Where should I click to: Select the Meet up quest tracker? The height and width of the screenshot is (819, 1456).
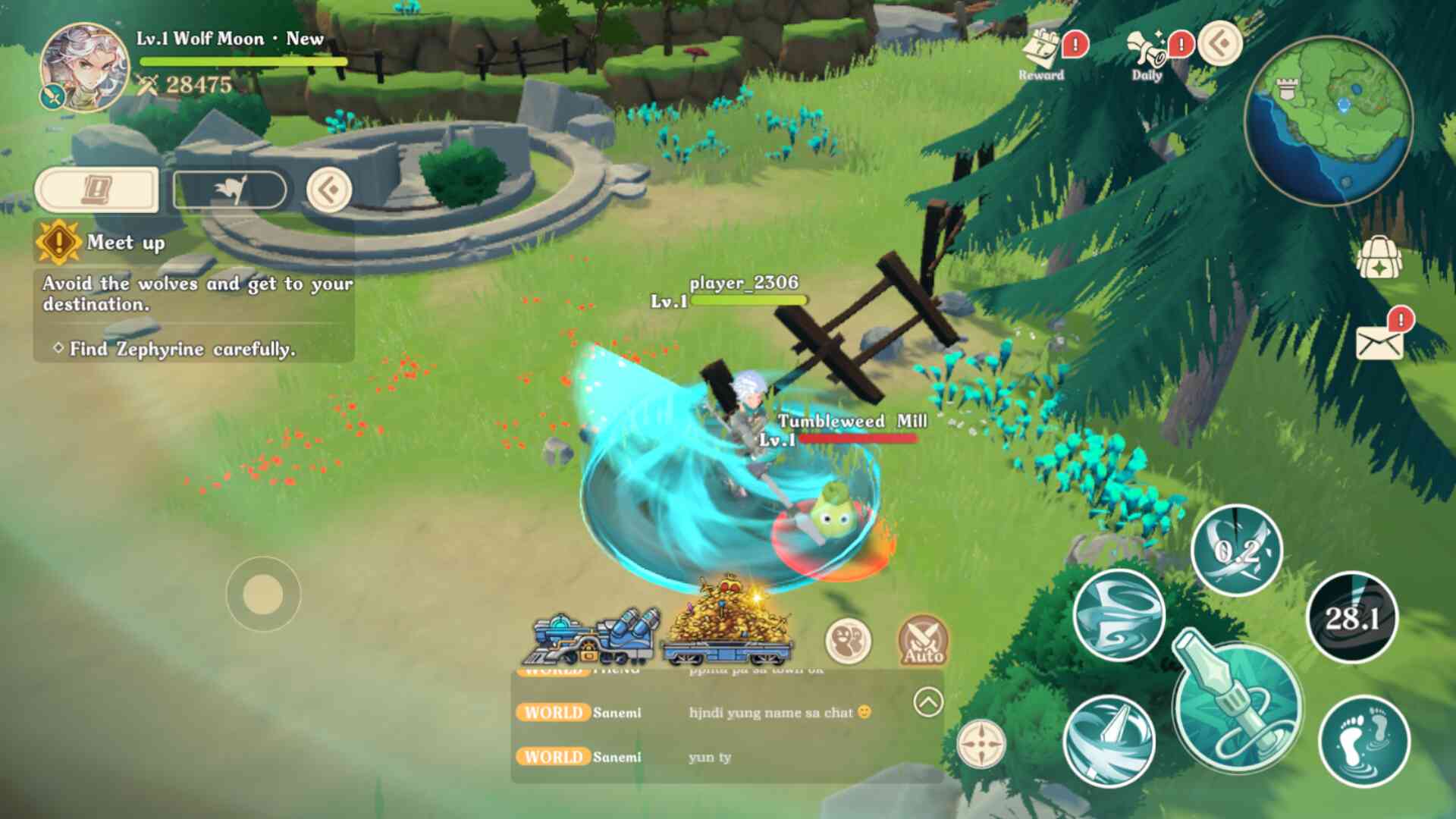(125, 243)
